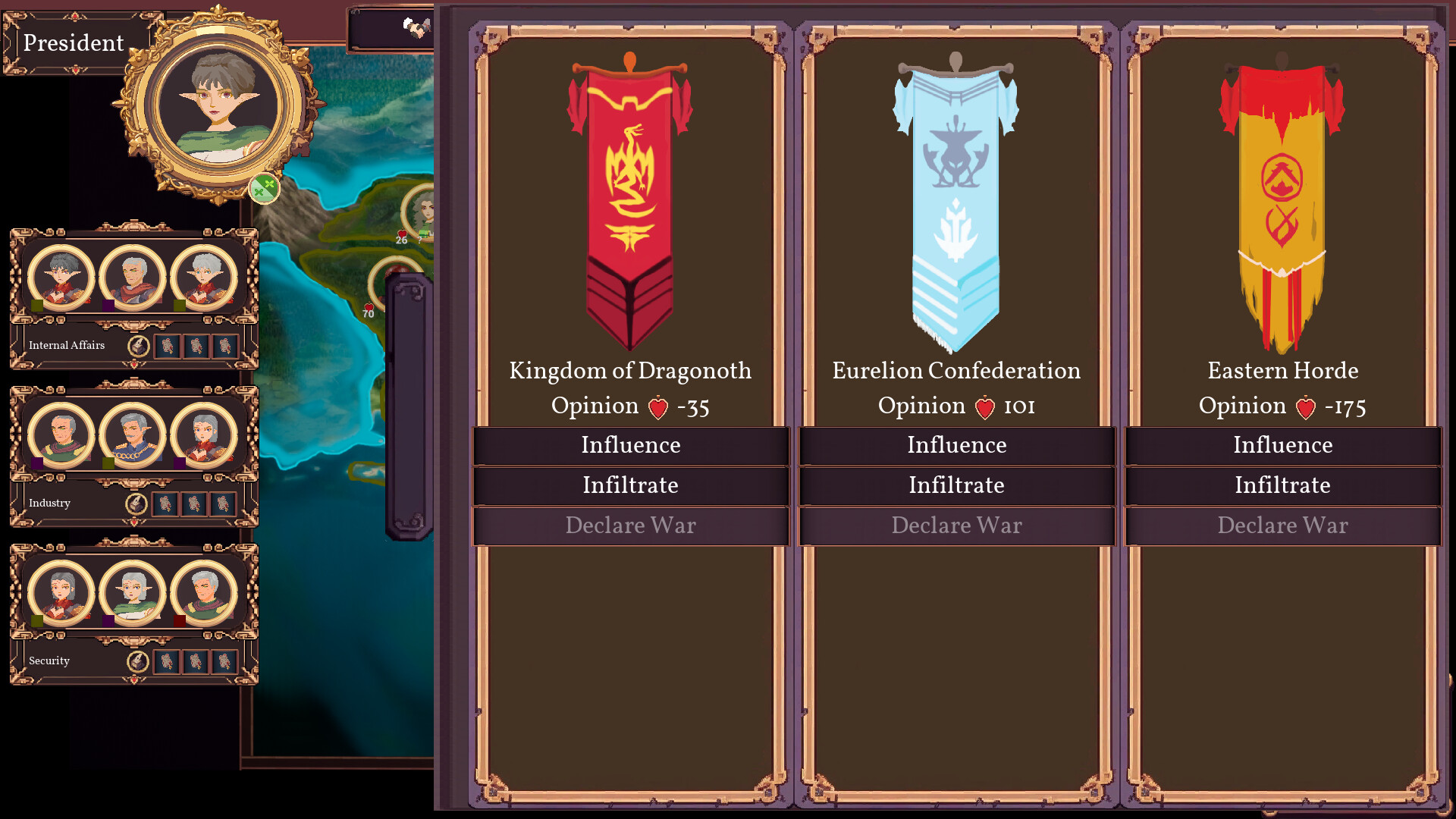Toggle purple status marker under middle Industry minister
Viewport: 1456px width, 819px height.
(x=108, y=463)
